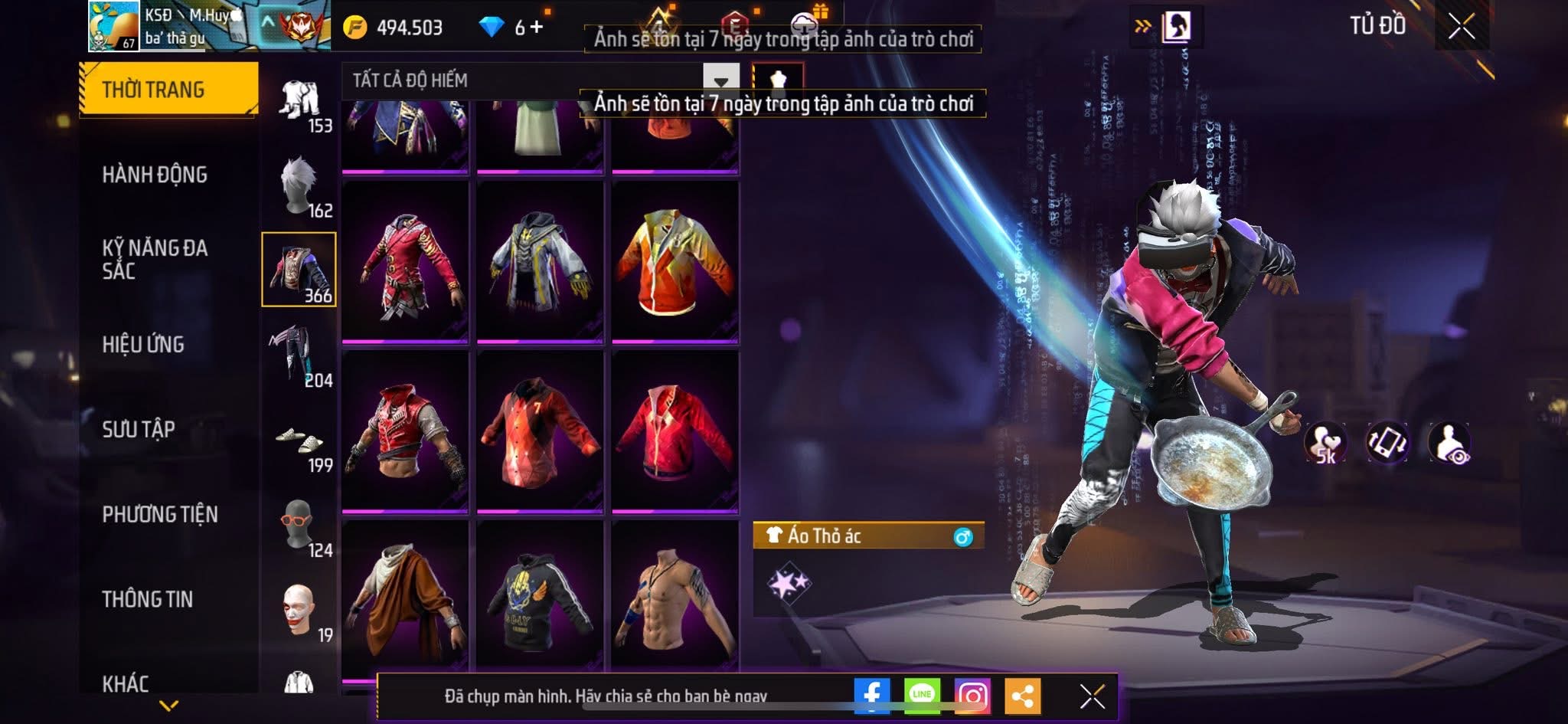Viewport: 1568px width, 724px height.
Task: Dismiss the screenshot share bar
Action: 1092,696
